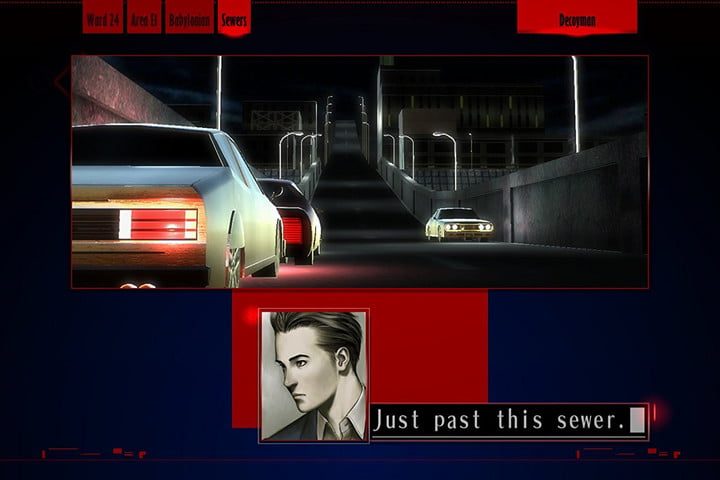The height and width of the screenshot is (480, 720).
Task: Select the Ward 24 location tab
Action: (x=103, y=18)
